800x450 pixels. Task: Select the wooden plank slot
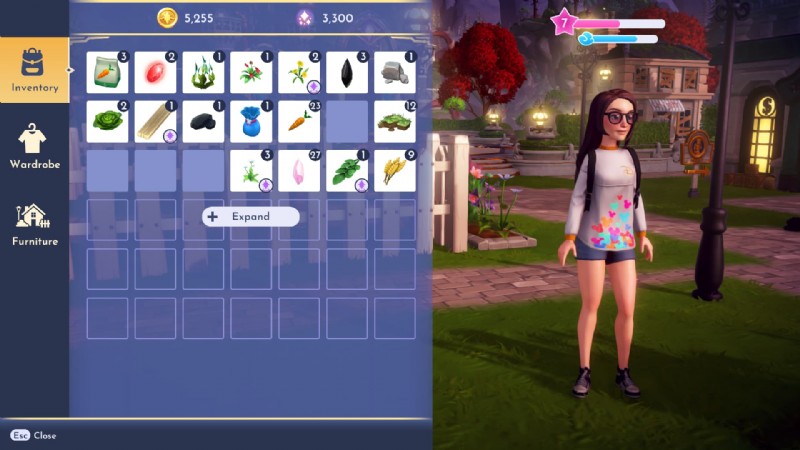155,121
